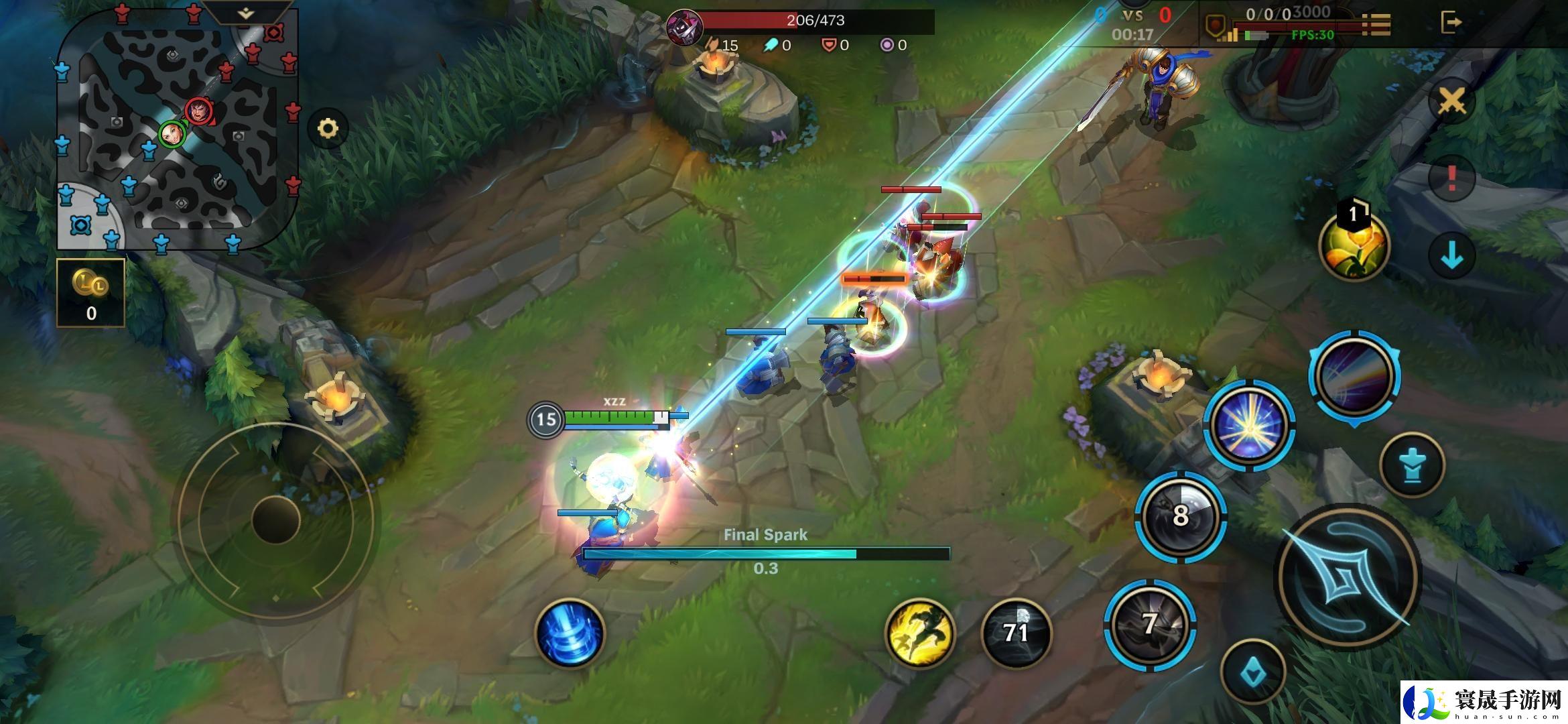
Task: Open the gold coin shop button
Action: [90, 293]
